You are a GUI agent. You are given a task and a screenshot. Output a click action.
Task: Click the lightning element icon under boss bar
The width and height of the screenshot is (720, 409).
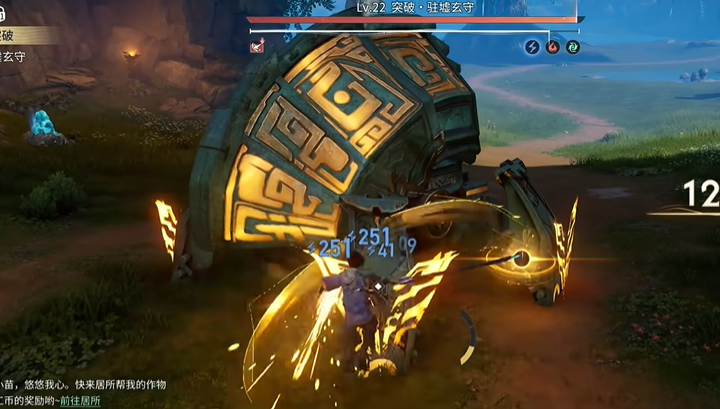tap(532, 46)
